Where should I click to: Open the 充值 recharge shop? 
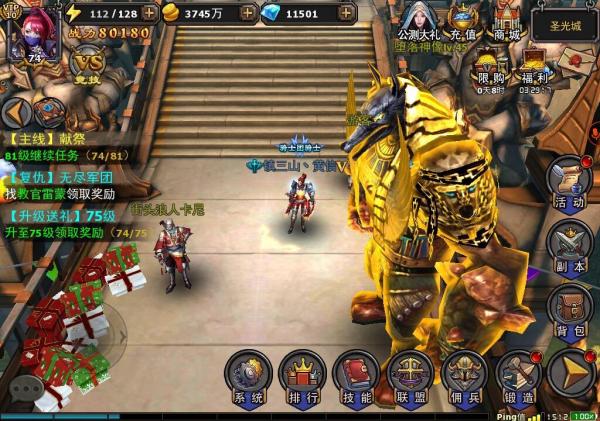[x=462, y=20]
